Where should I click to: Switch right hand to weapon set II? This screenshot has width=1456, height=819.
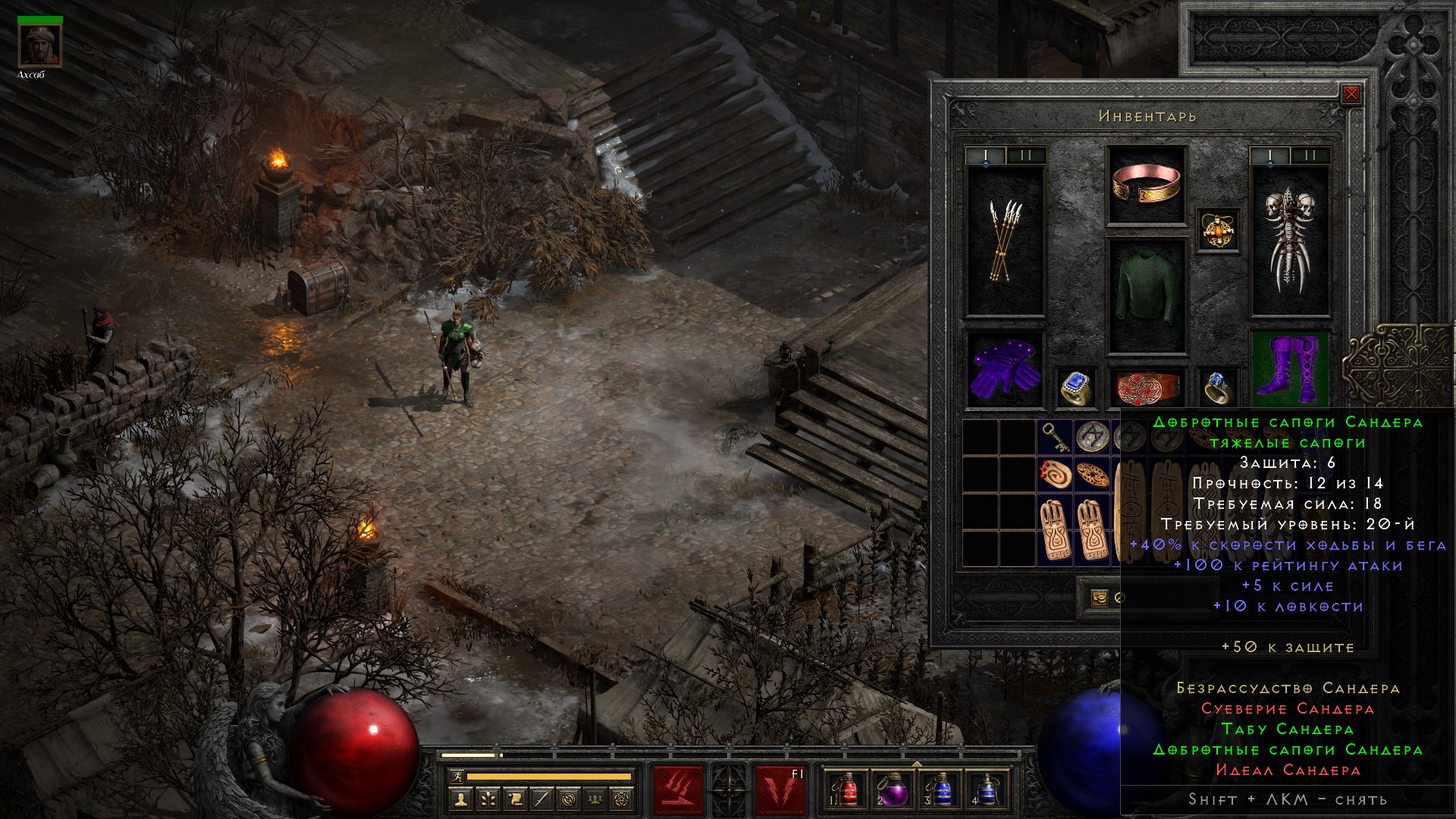[1310, 156]
